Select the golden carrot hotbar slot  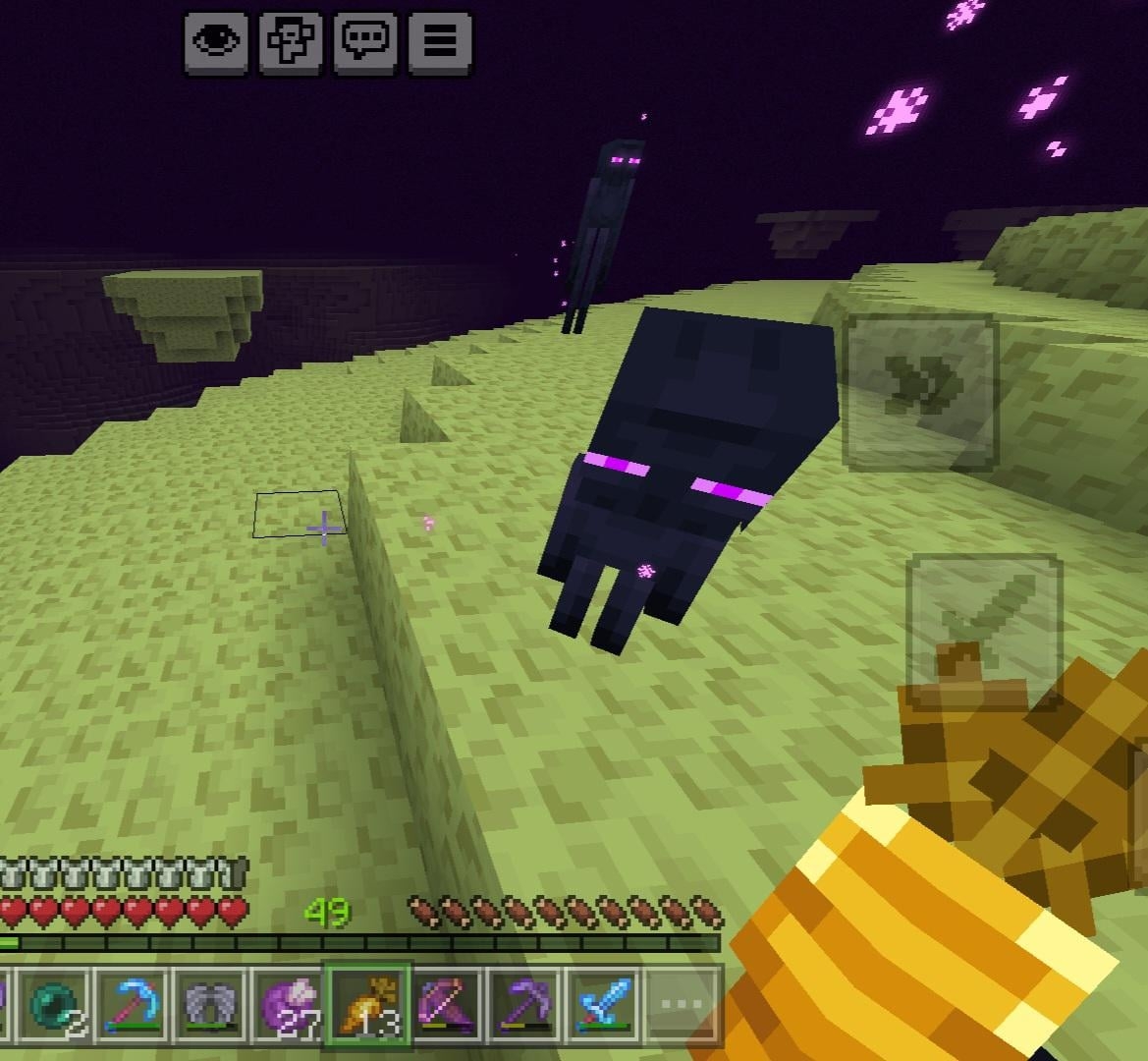(369, 1005)
